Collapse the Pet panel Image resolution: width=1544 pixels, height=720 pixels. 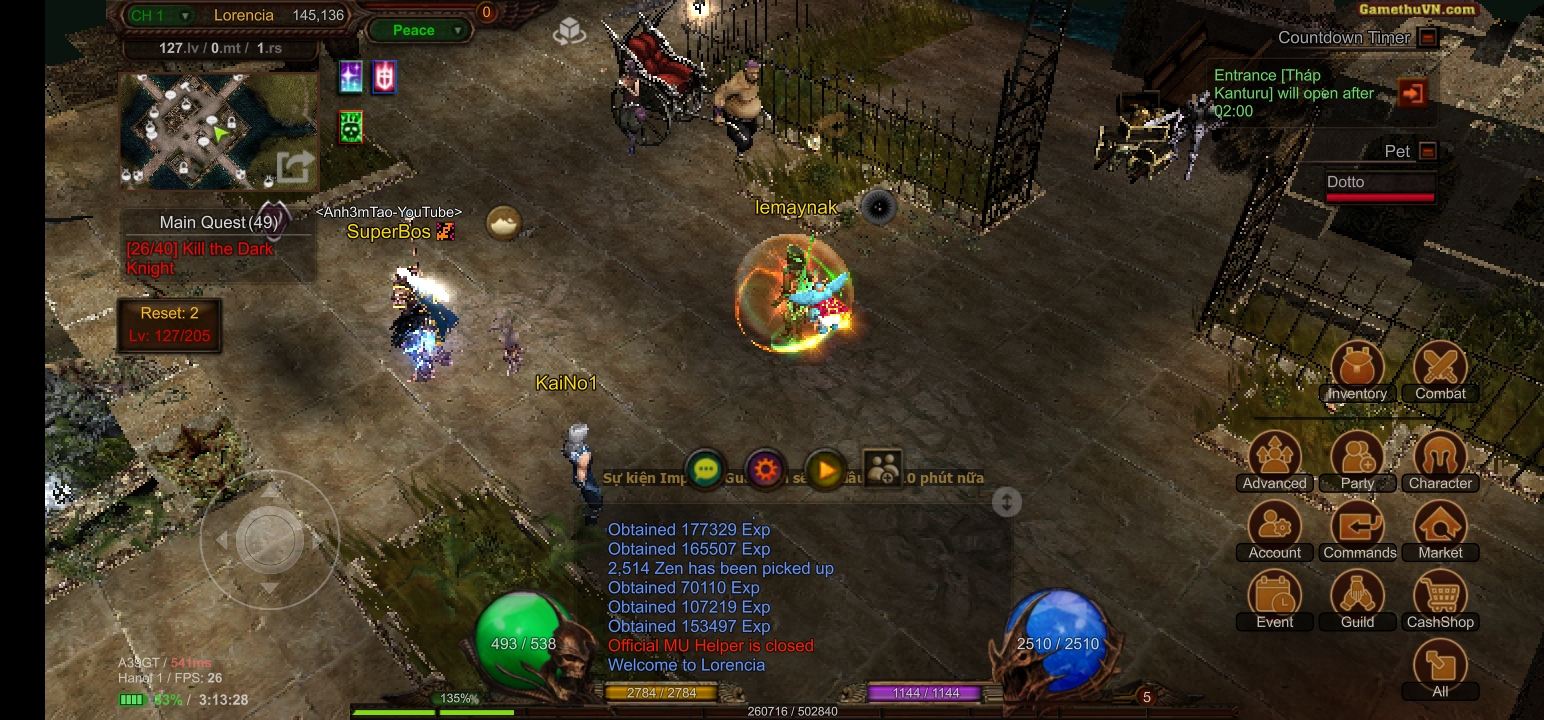point(1428,151)
